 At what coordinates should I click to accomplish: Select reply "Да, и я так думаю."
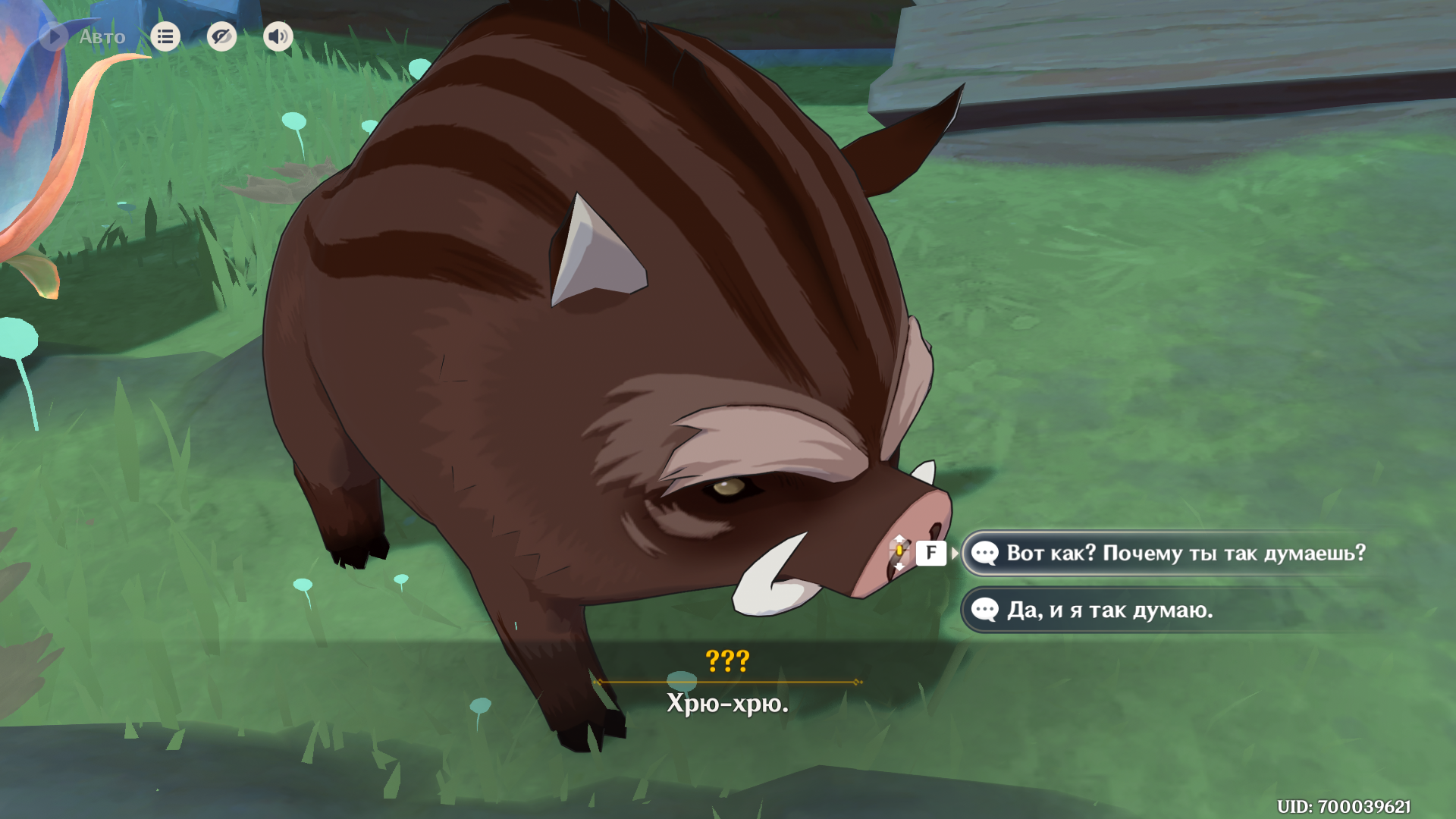pos(1109,610)
